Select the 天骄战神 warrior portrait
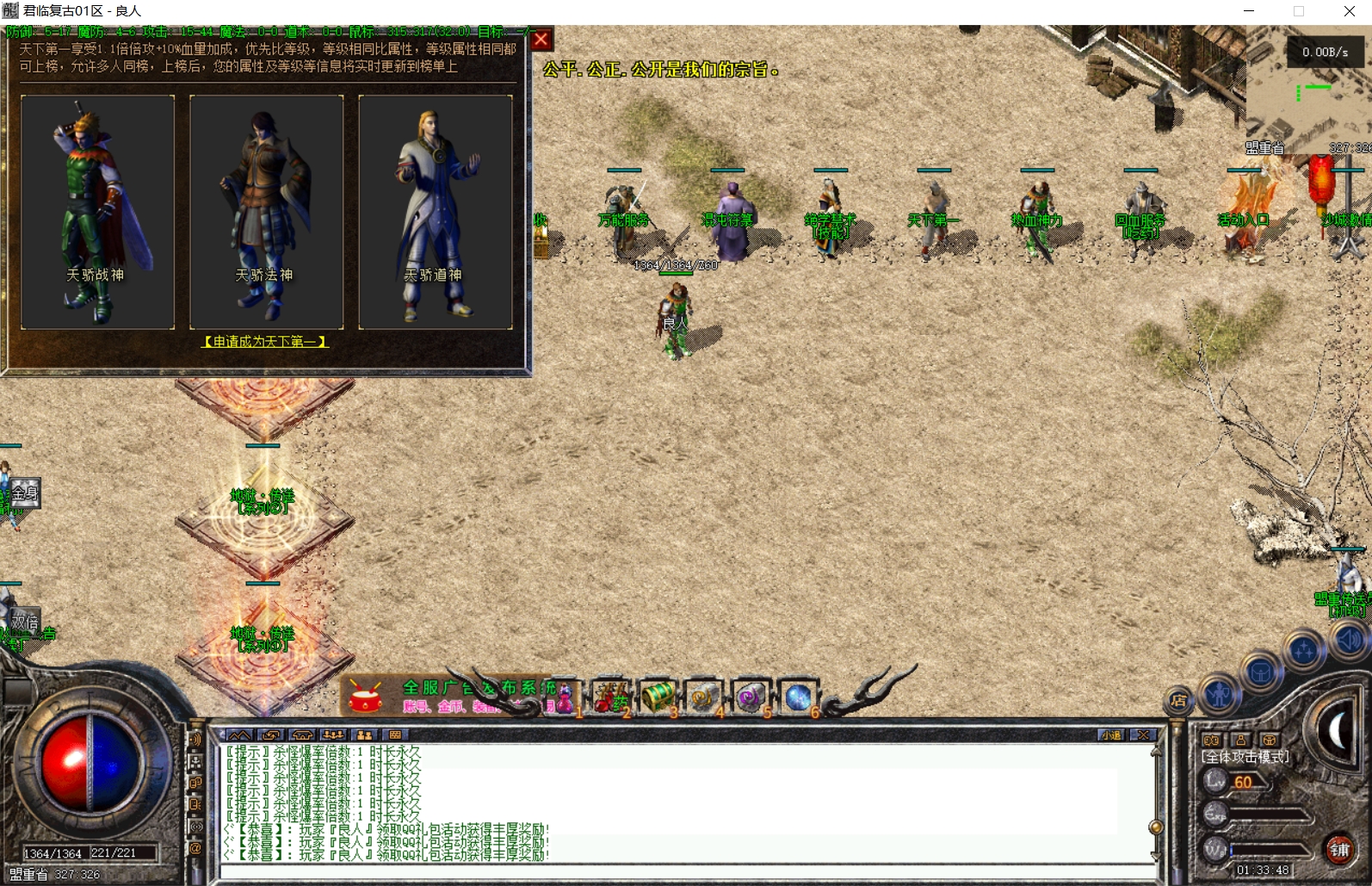 [x=97, y=211]
